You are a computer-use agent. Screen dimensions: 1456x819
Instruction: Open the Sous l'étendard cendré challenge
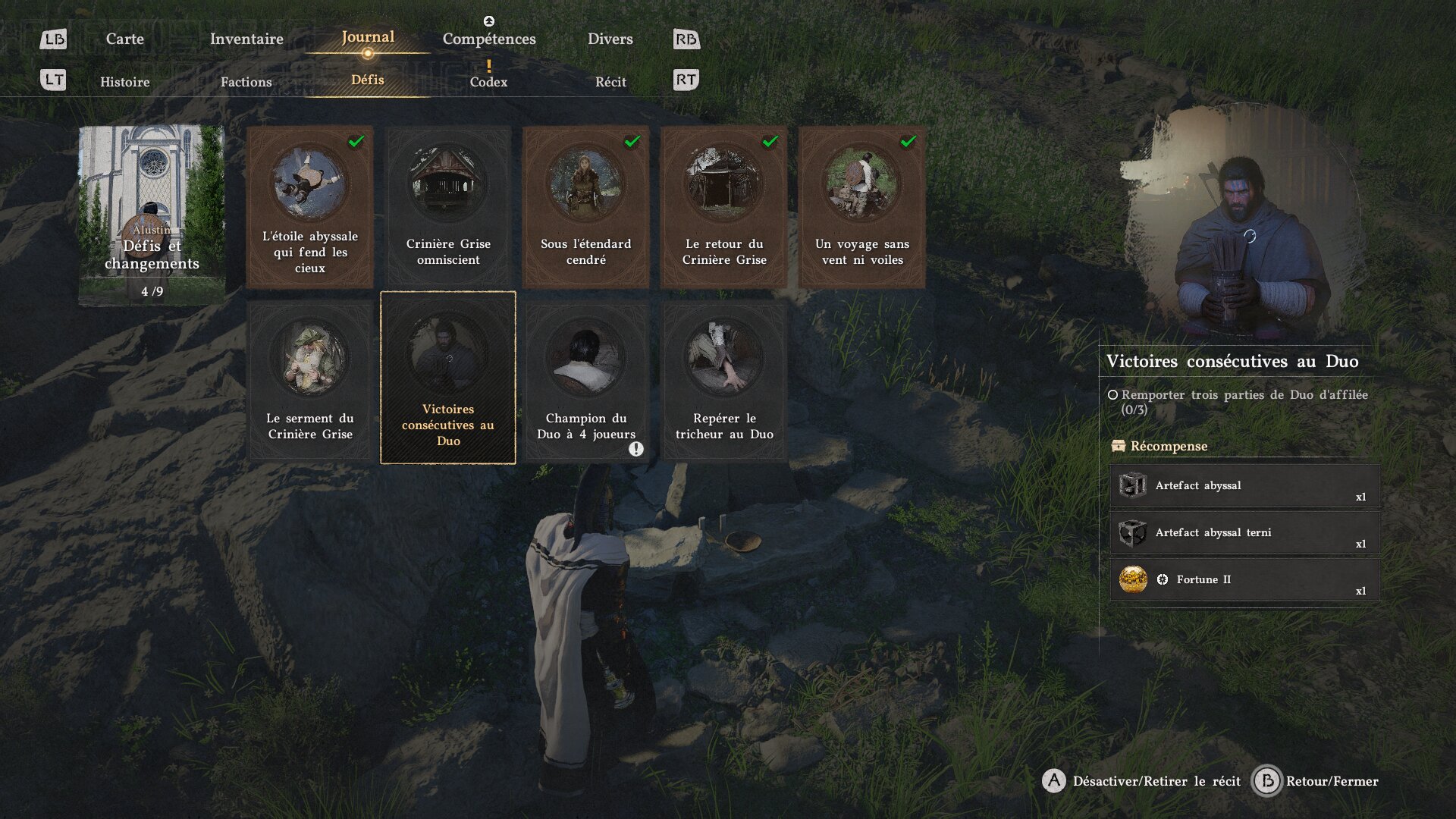585,206
